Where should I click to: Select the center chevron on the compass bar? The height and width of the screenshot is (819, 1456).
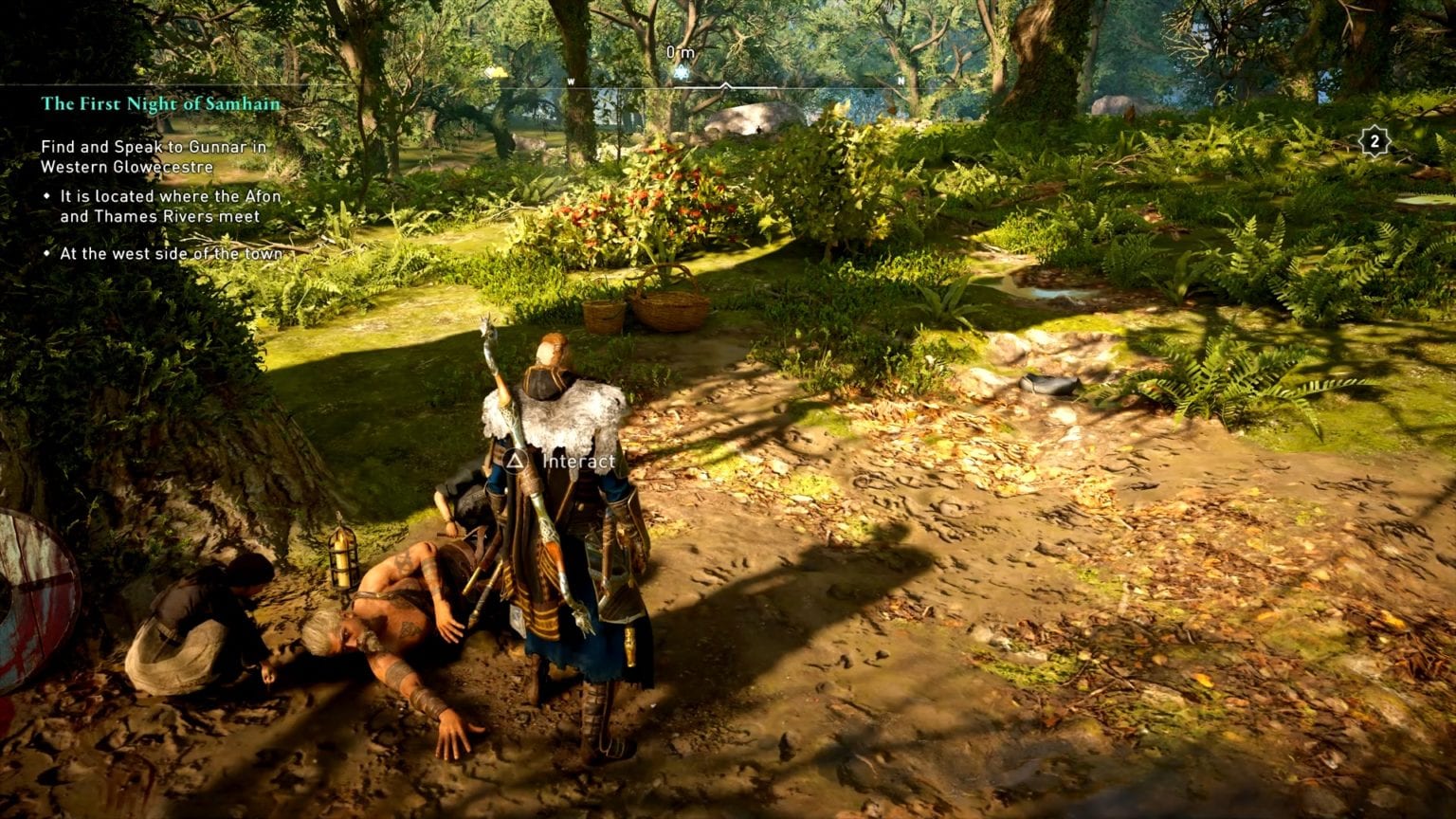tap(724, 82)
